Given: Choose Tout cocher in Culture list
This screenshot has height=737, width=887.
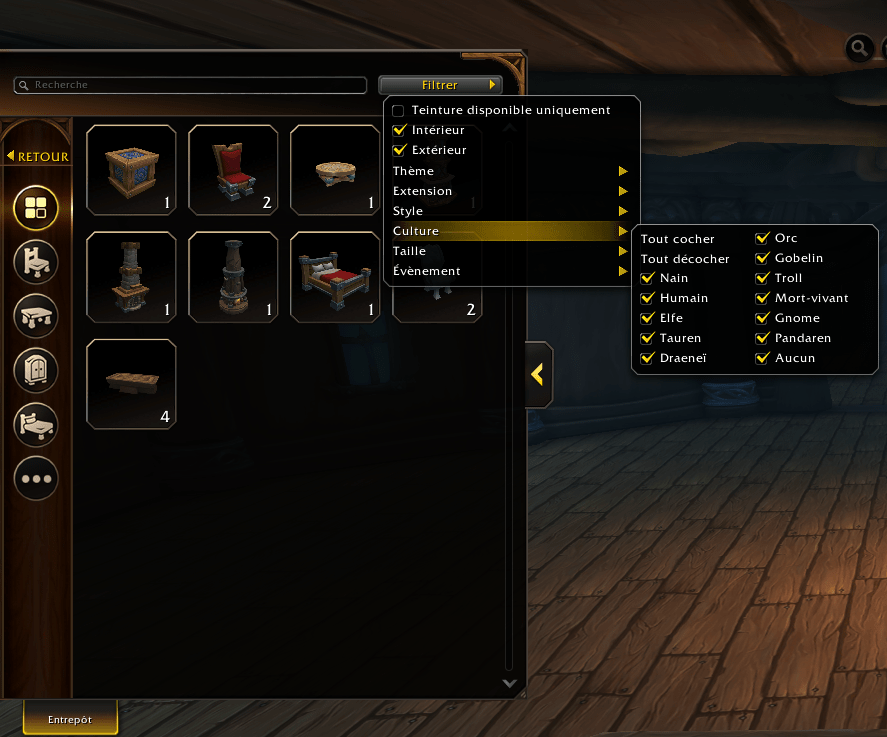Looking at the screenshot, I should [x=678, y=239].
